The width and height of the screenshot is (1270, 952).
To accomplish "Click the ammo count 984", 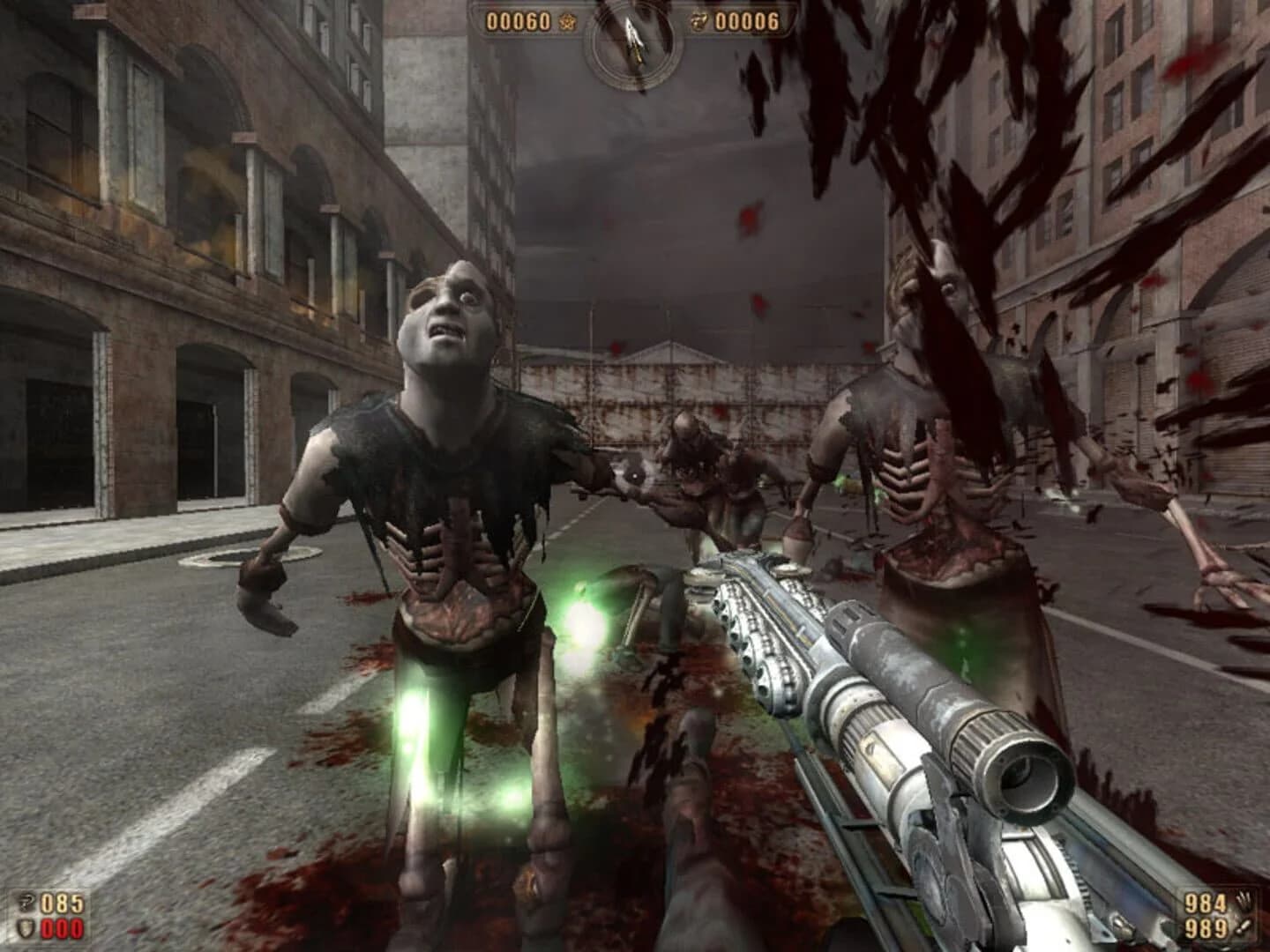I will 1206,903.
